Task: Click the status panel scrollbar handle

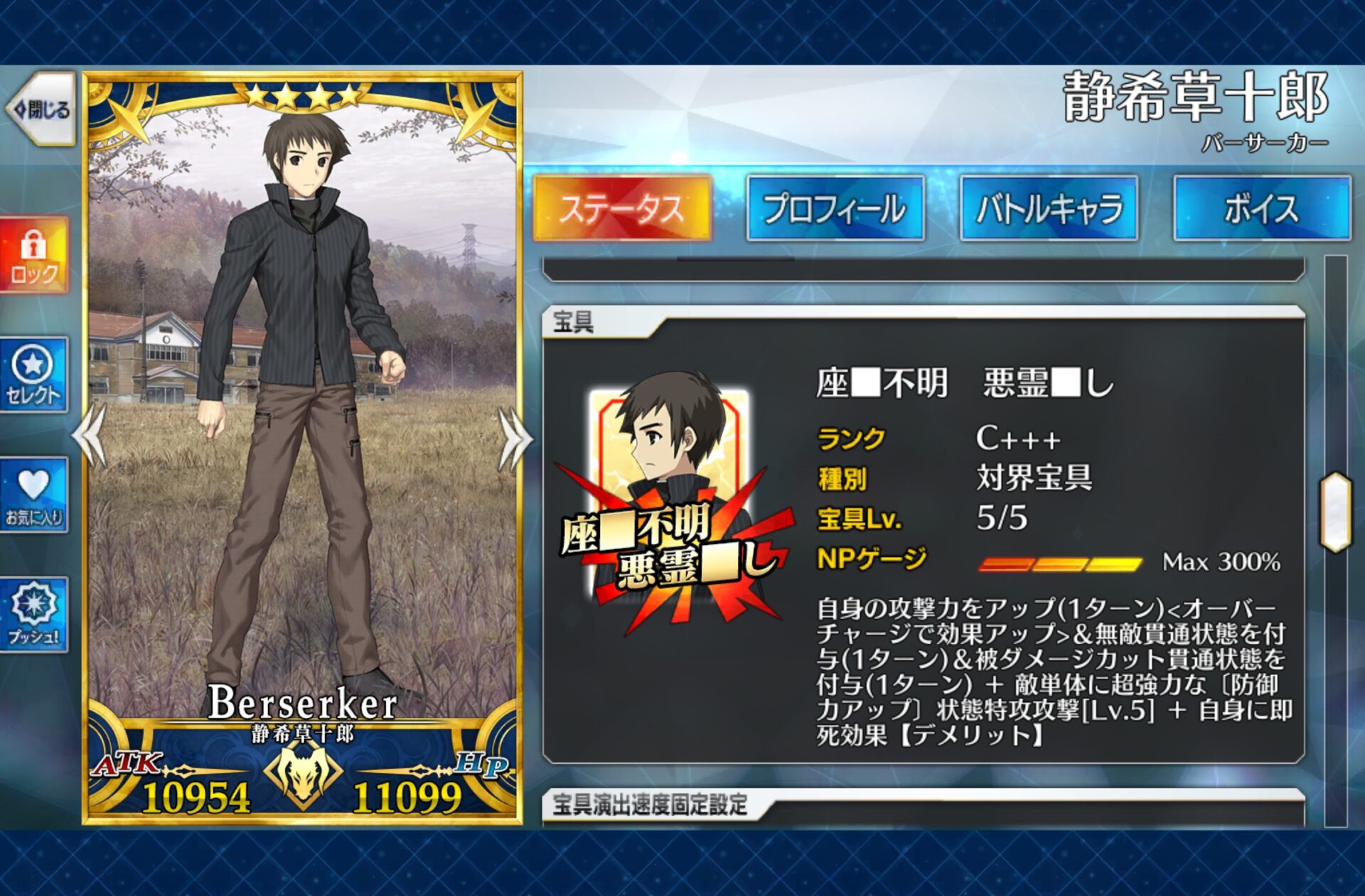Action: click(x=1335, y=512)
